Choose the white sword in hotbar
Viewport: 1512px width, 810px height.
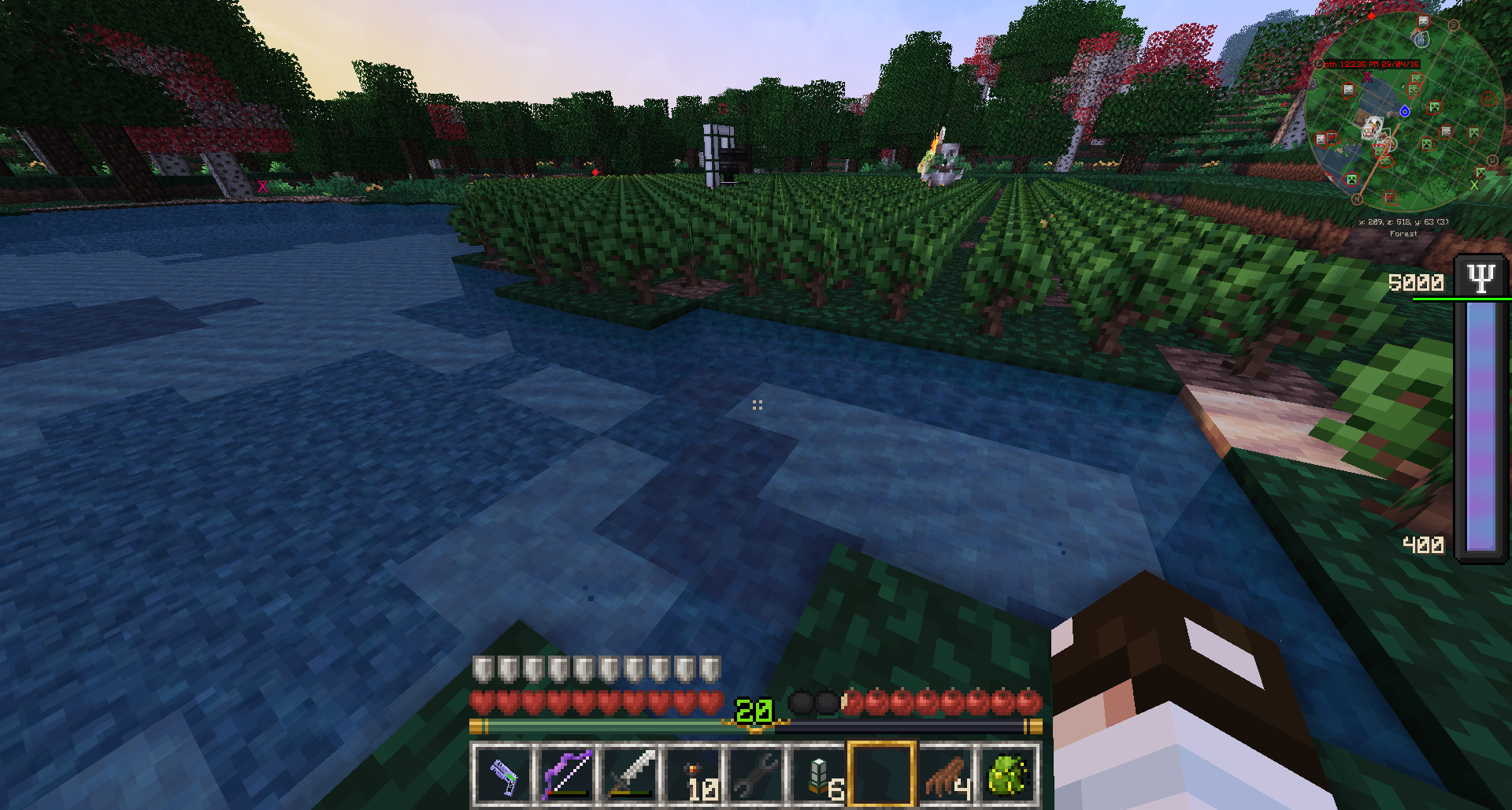(x=629, y=775)
